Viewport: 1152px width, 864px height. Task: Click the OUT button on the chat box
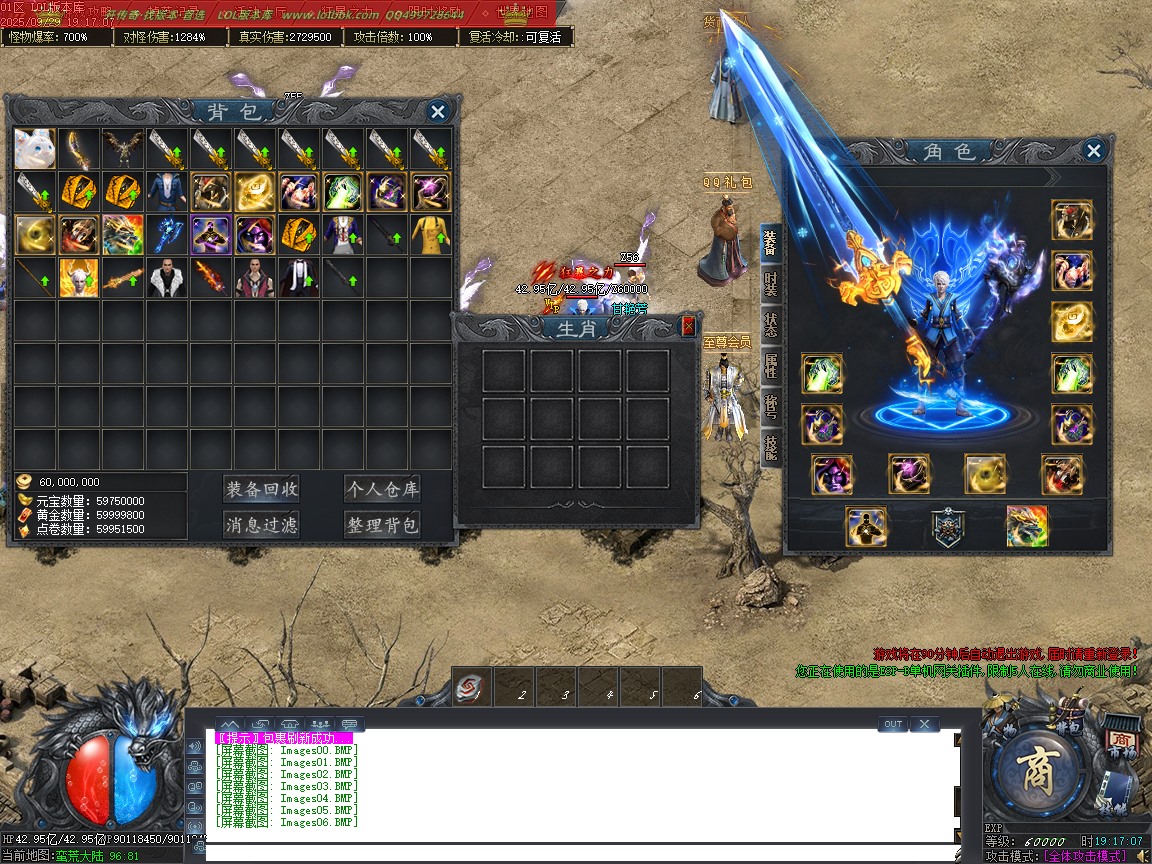(893, 724)
